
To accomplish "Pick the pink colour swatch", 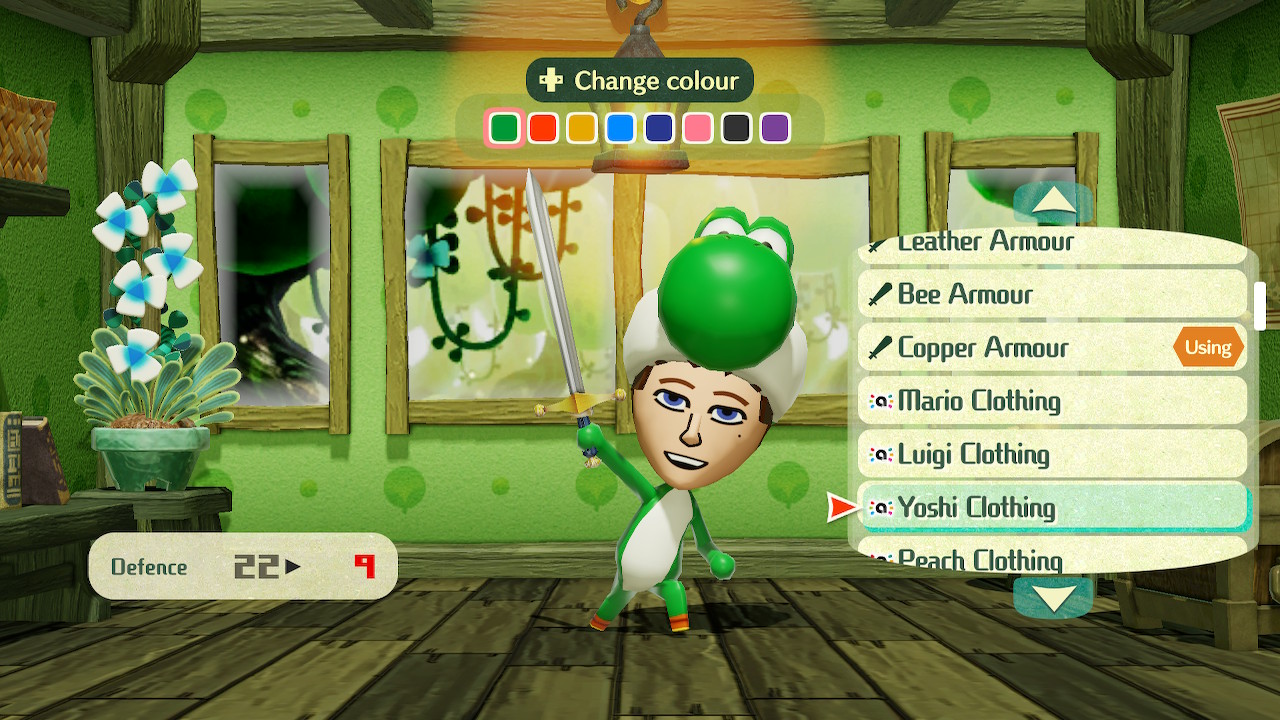I will [698, 128].
